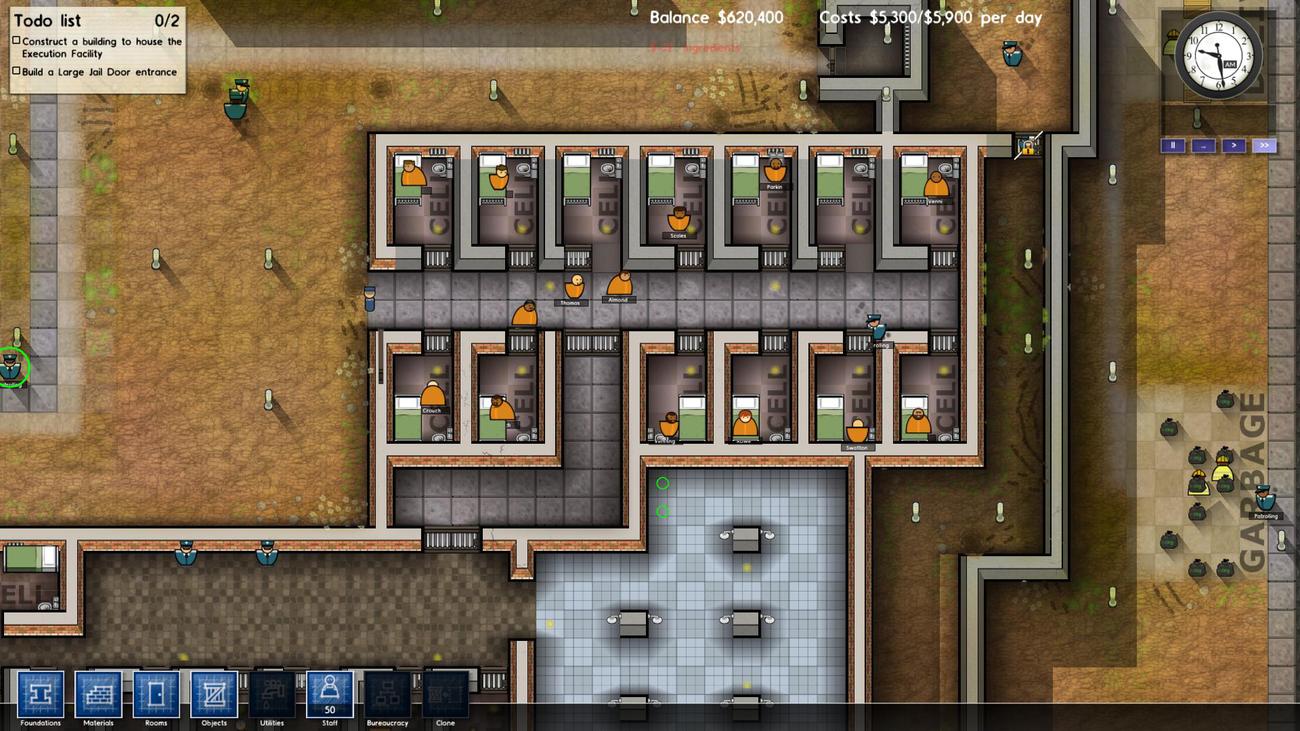
Task: Click the clock in the corner
Action: [x=1218, y=56]
